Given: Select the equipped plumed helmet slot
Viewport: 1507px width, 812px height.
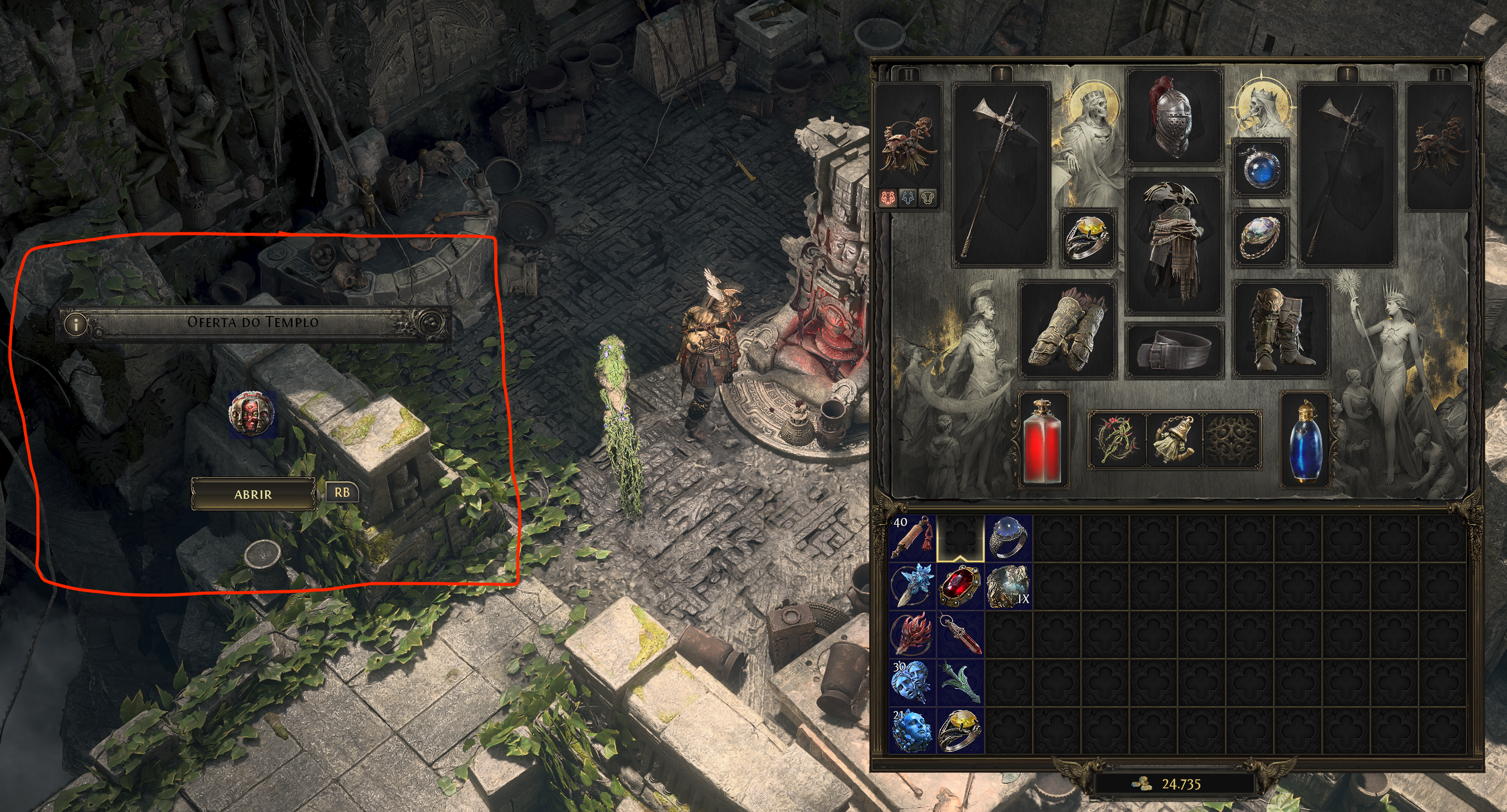Looking at the screenshot, I should (1174, 116).
